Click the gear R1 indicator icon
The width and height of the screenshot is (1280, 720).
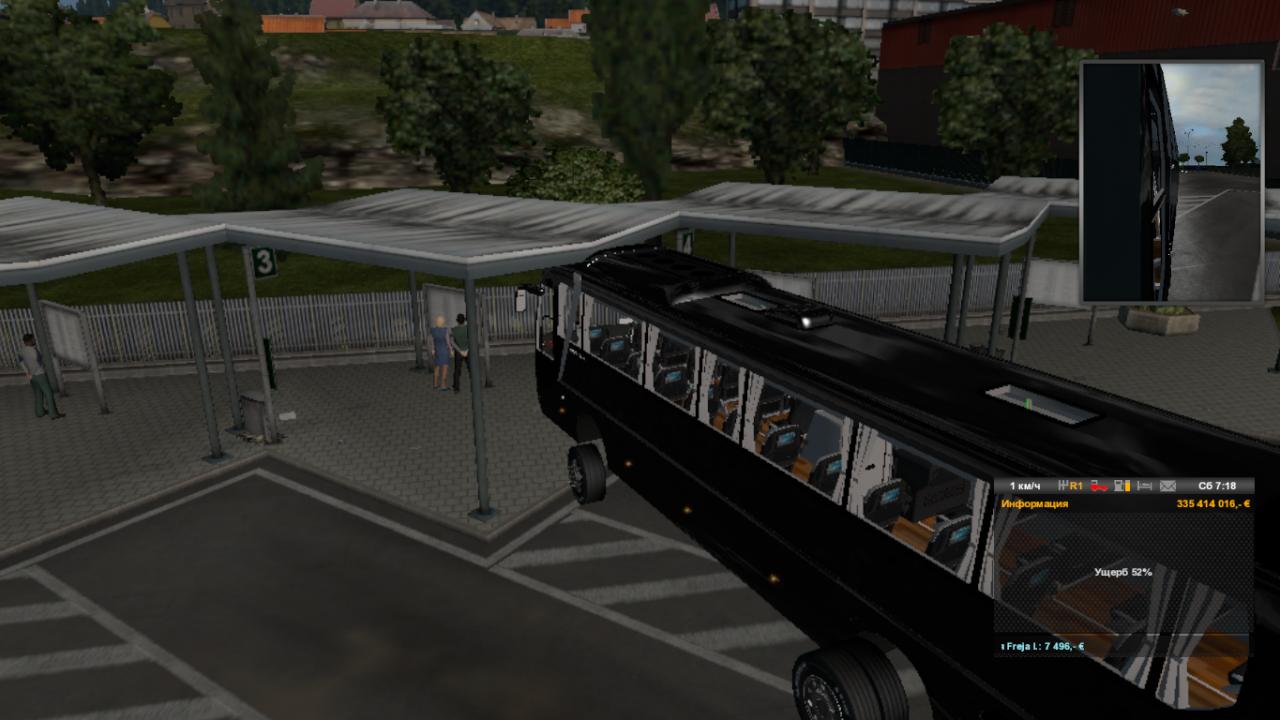pyautogui.click(x=1071, y=486)
